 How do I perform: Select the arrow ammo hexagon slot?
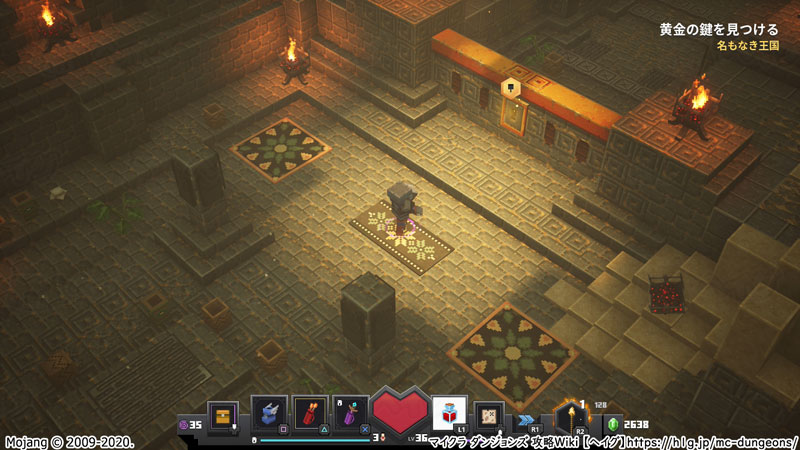[572, 413]
